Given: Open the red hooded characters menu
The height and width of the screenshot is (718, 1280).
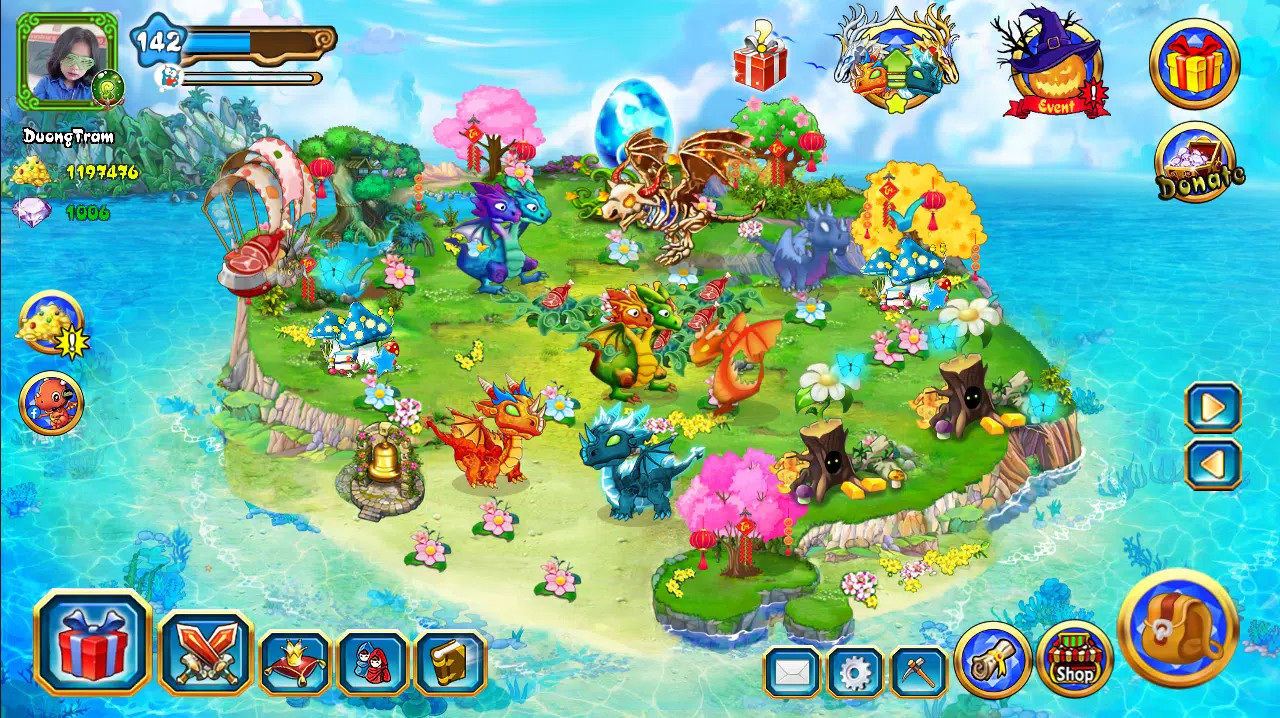Looking at the screenshot, I should [372, 662].
